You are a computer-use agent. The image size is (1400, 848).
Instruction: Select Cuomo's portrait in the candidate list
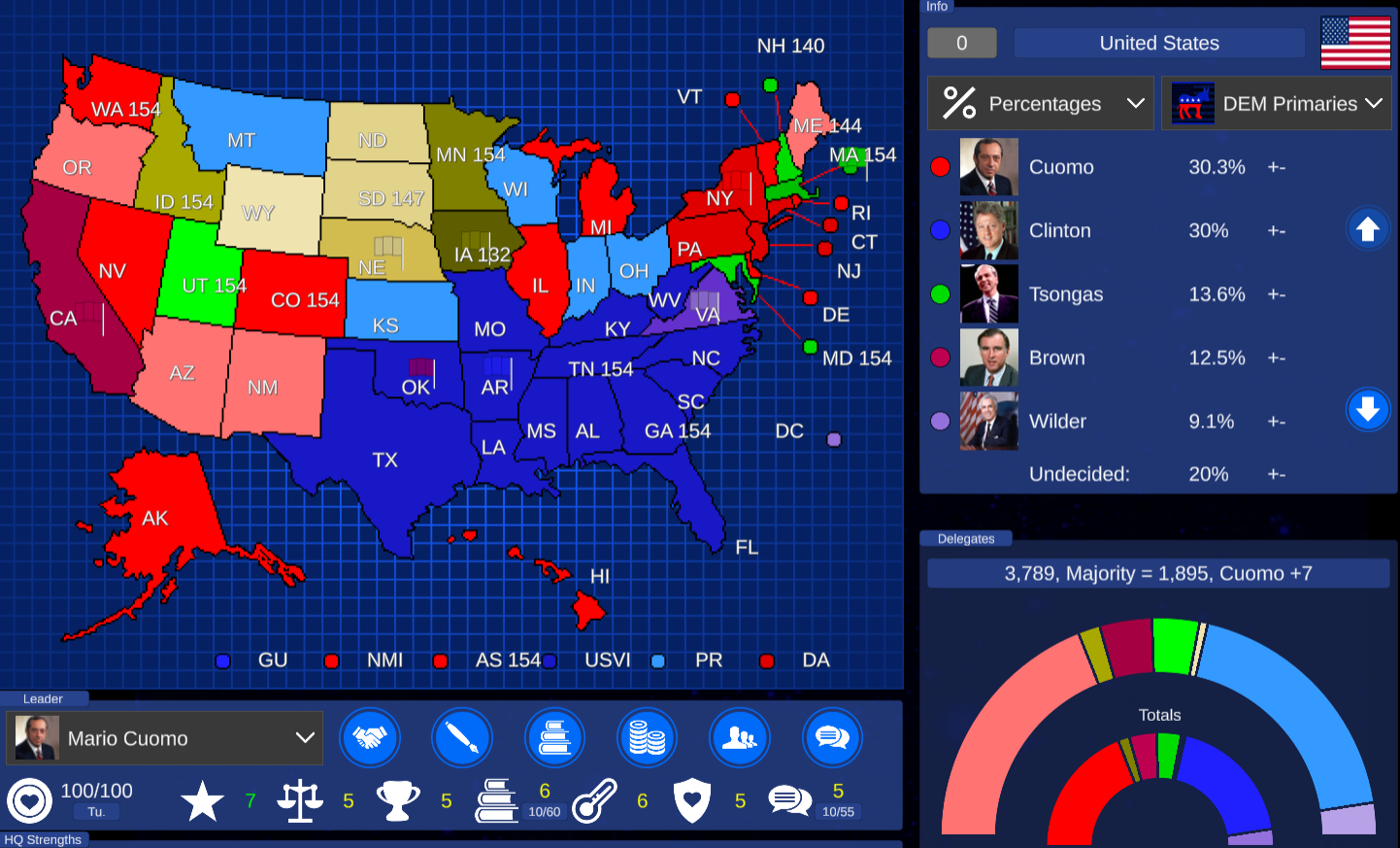pyautogui.click(x=988, y=167)
